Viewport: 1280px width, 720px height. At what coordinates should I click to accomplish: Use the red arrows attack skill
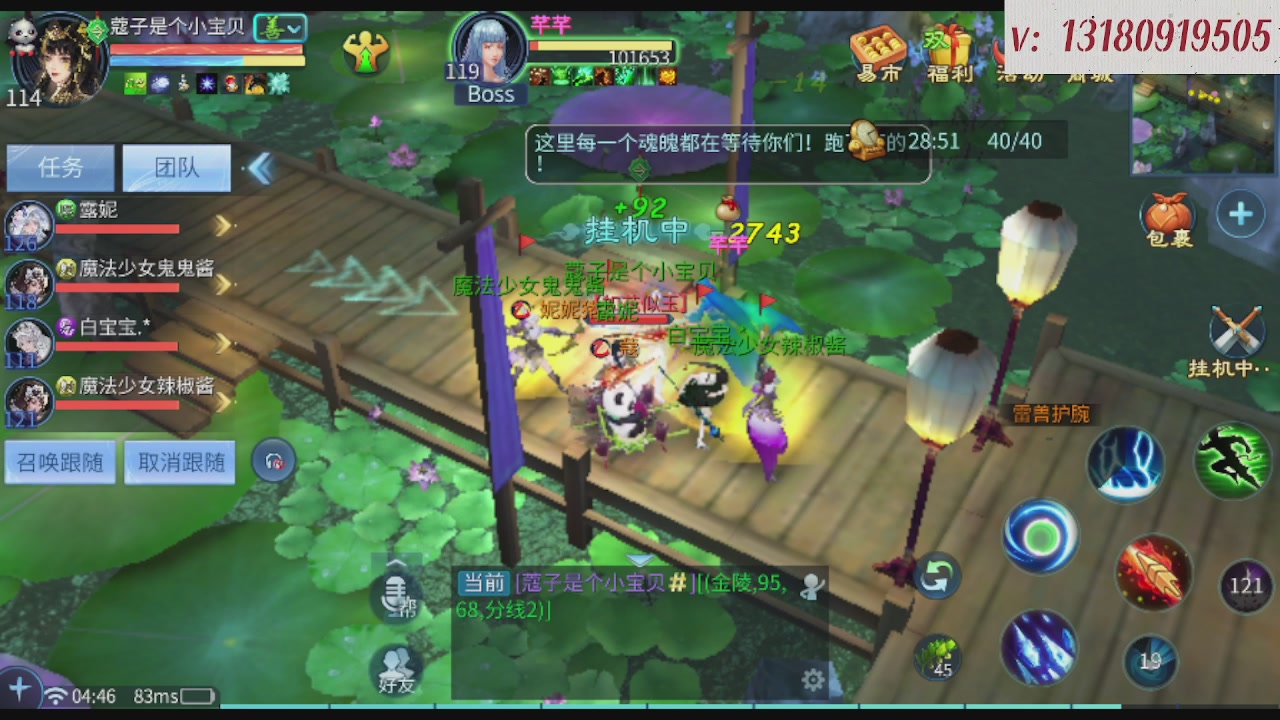1152,570
